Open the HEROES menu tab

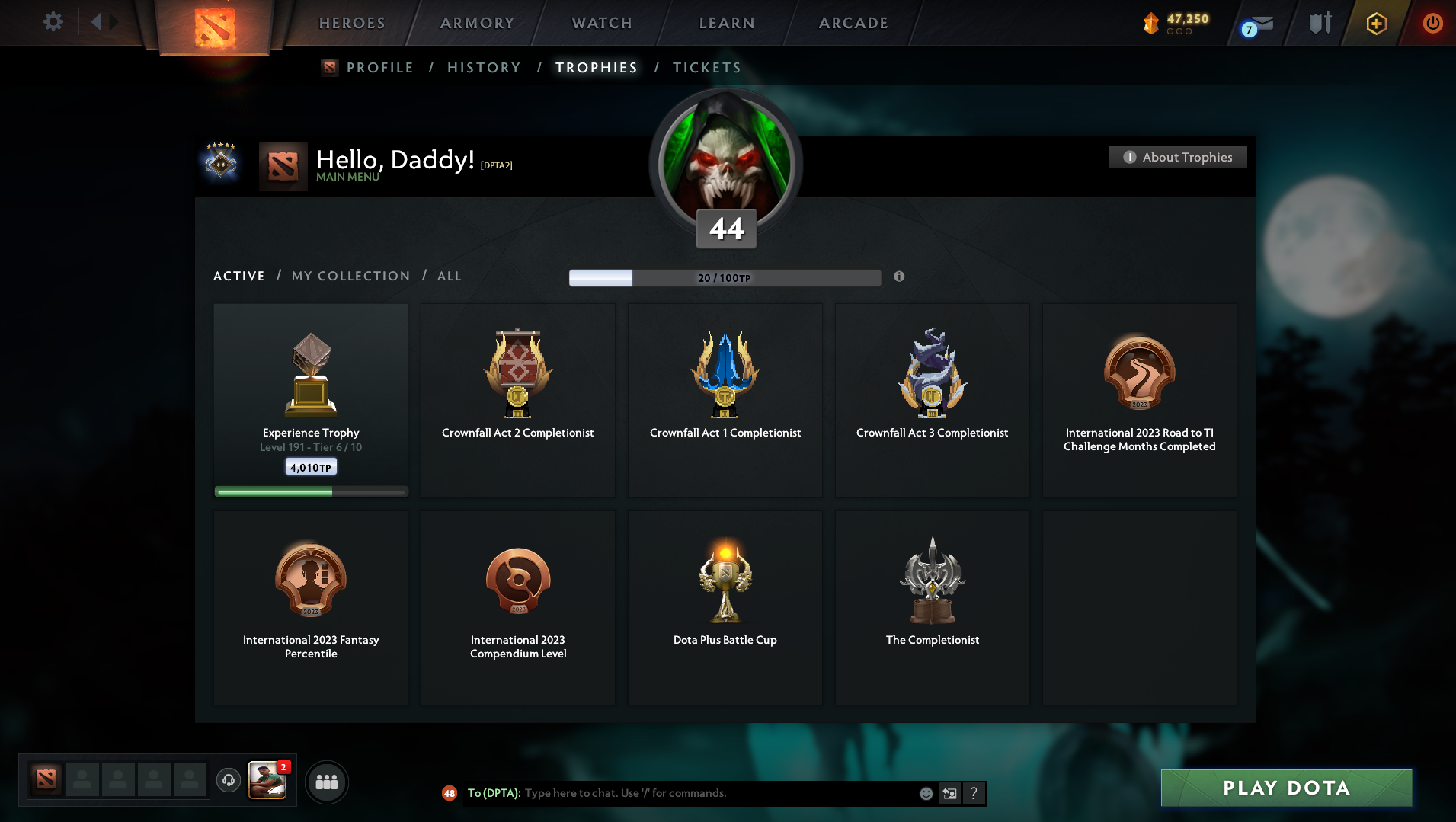coord(350,23)
